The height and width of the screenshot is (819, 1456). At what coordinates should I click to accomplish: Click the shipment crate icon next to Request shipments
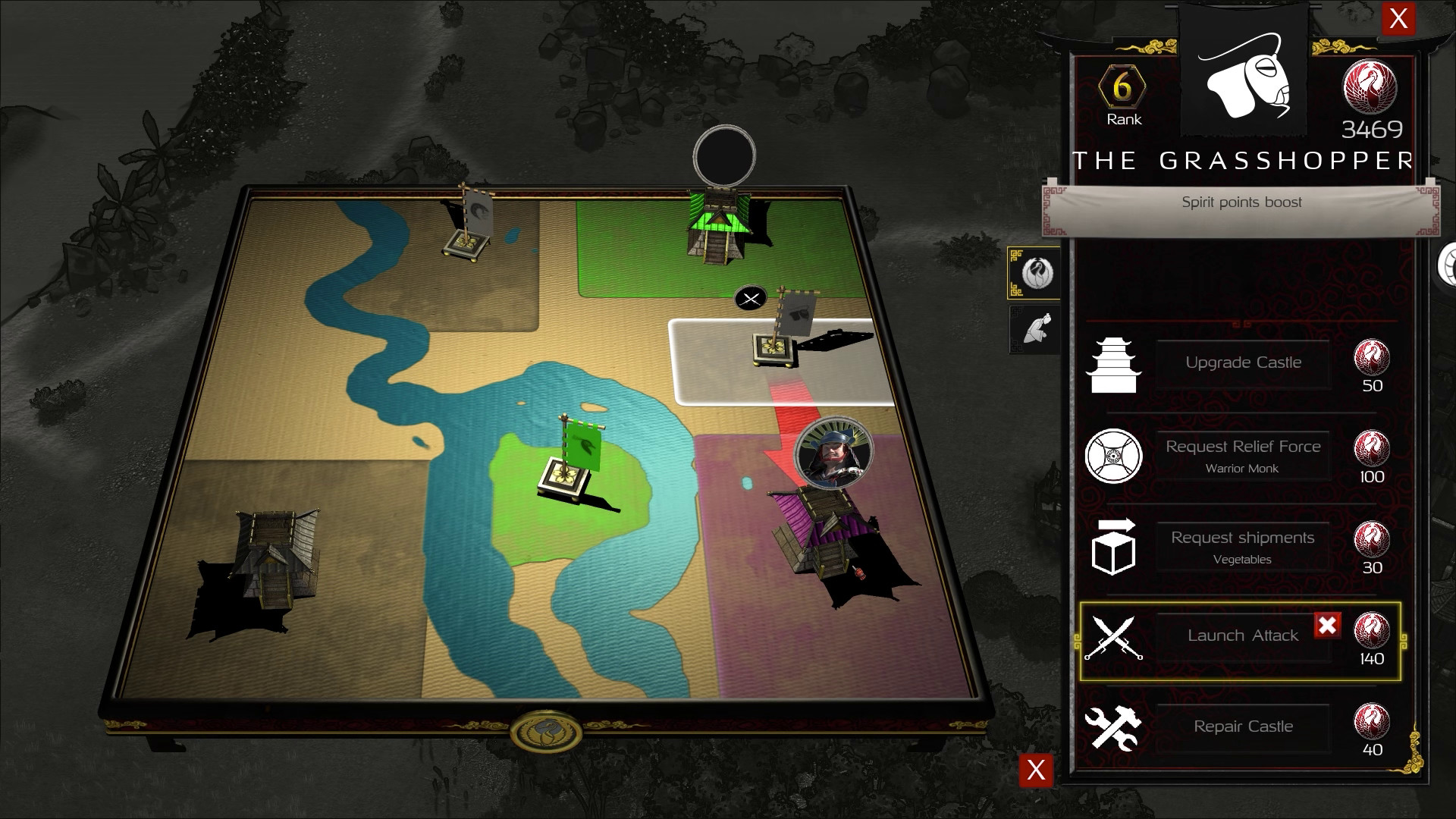click(x=1115, y=546)
